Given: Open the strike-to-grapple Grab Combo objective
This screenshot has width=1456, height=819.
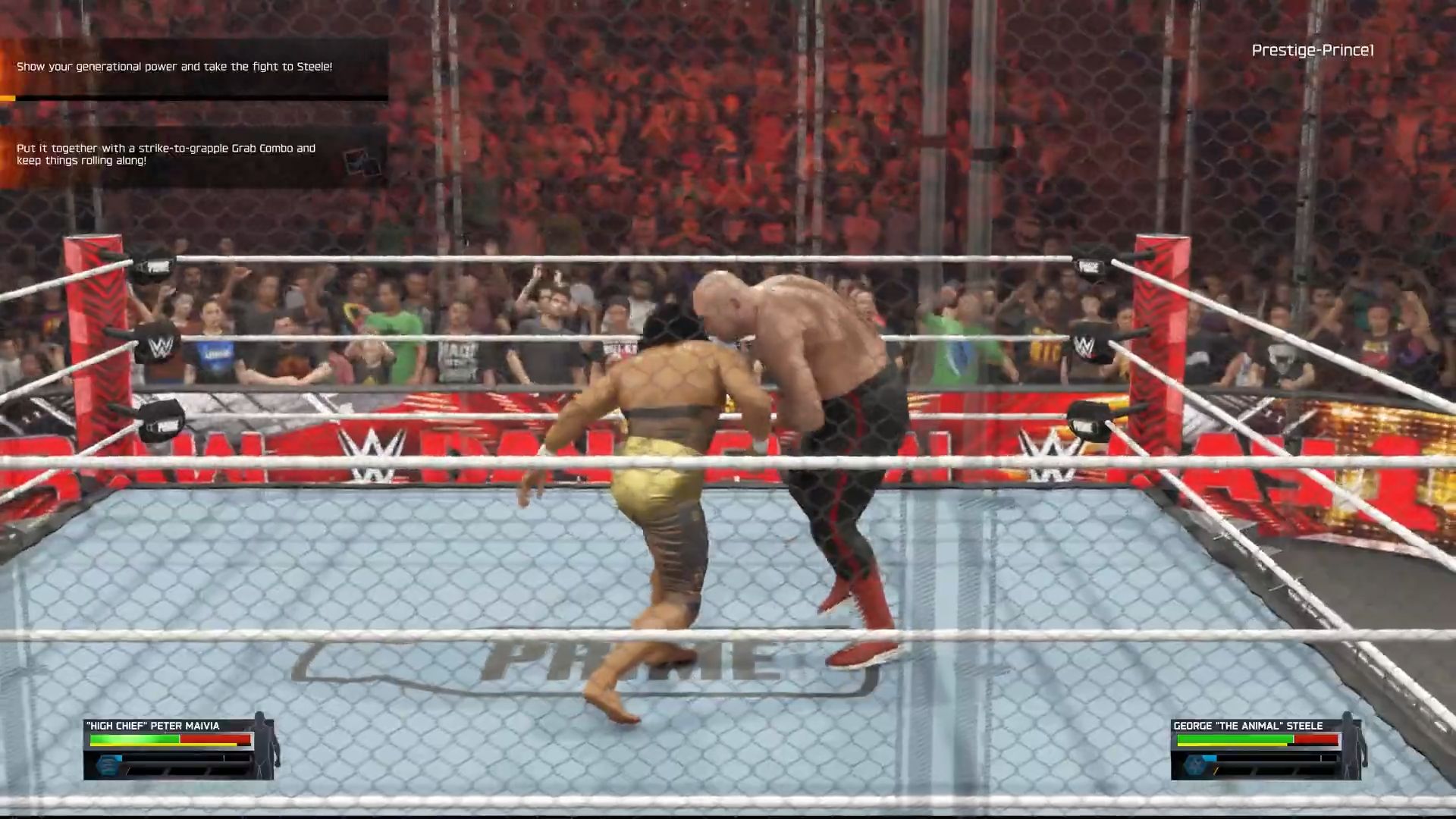Looking at the screenshot, I should (x=166, y=155).
